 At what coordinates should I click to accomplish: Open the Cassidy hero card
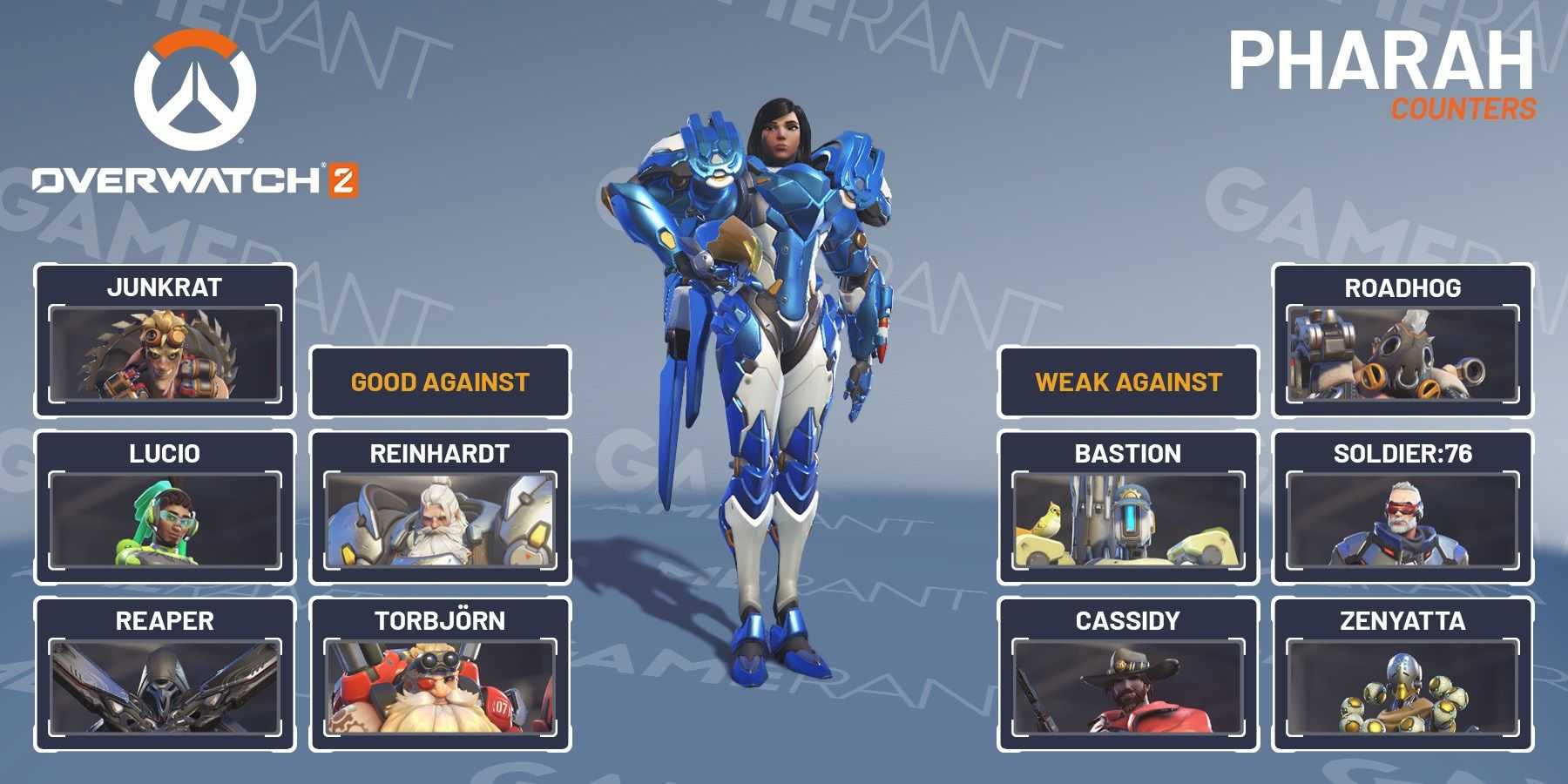tap(1128, 674)
